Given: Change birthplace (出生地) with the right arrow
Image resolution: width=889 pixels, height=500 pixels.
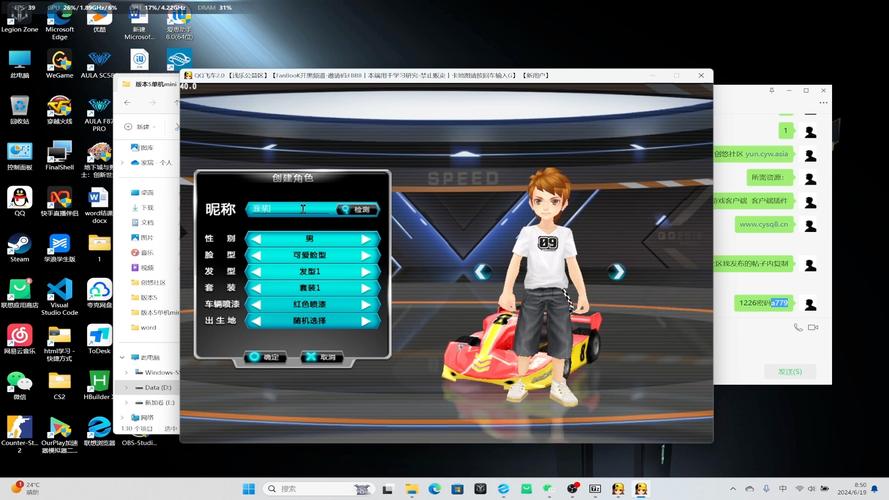Looking at the screenshot, I should click(x=367, y=321).
